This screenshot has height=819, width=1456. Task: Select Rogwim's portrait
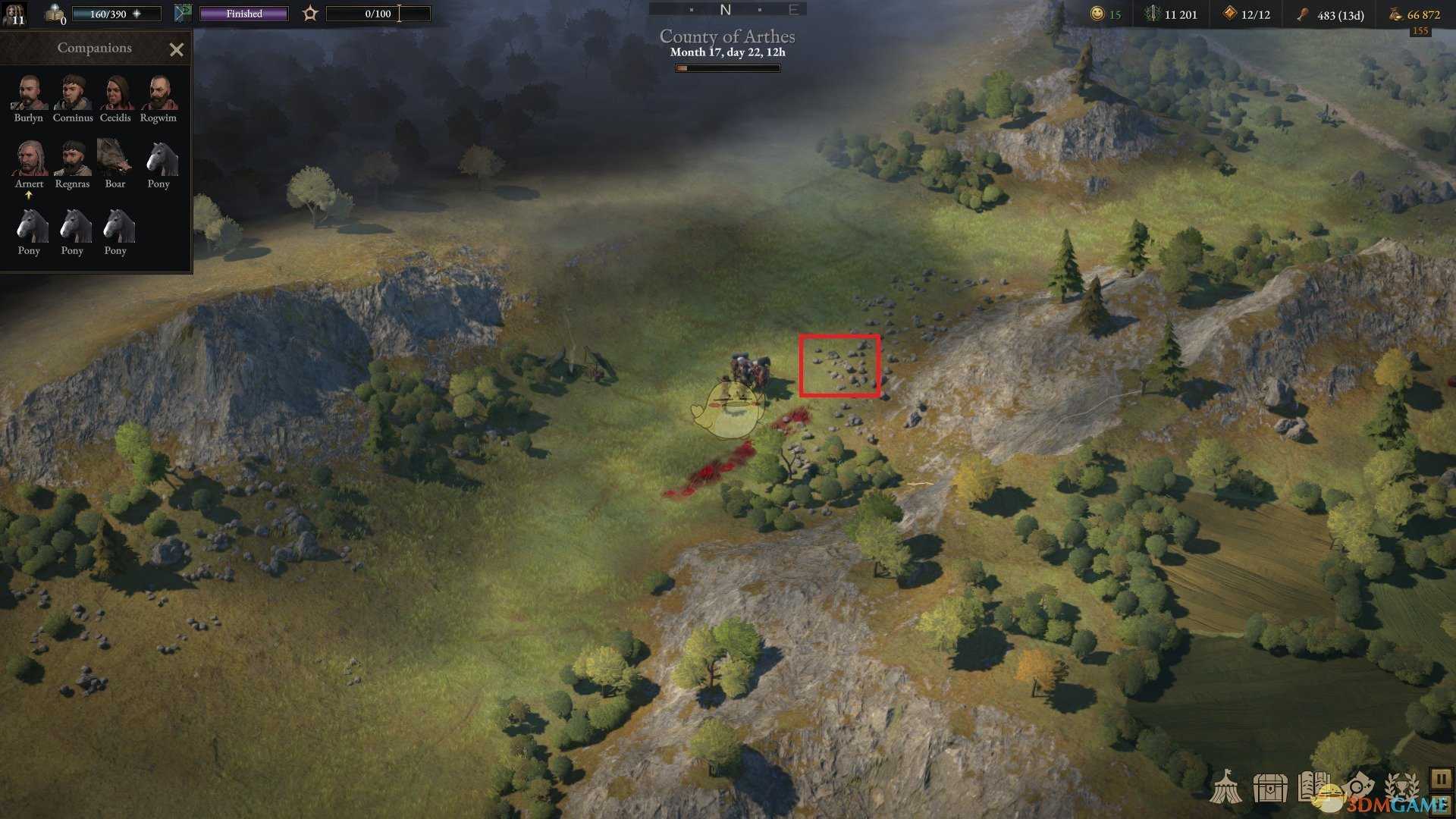coord(158,94)
